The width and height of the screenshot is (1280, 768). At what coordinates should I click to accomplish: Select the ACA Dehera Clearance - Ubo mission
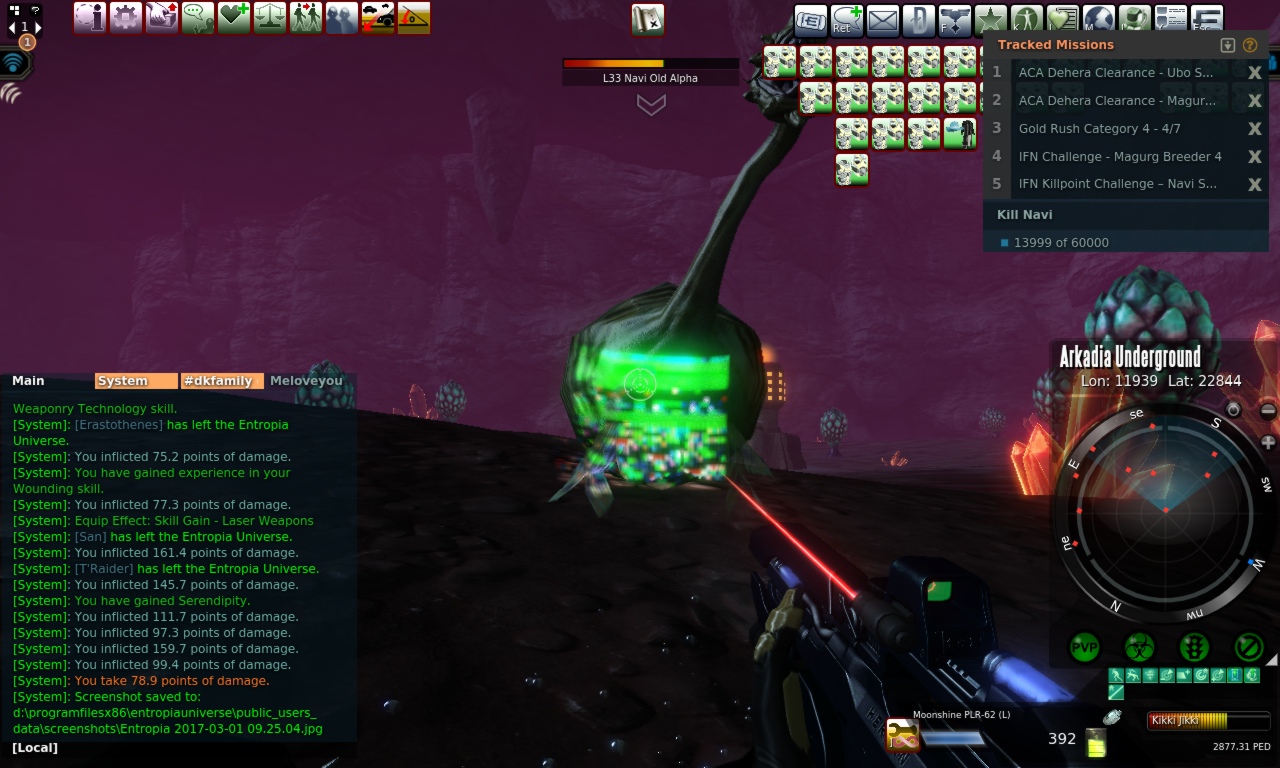[1115, 72]
